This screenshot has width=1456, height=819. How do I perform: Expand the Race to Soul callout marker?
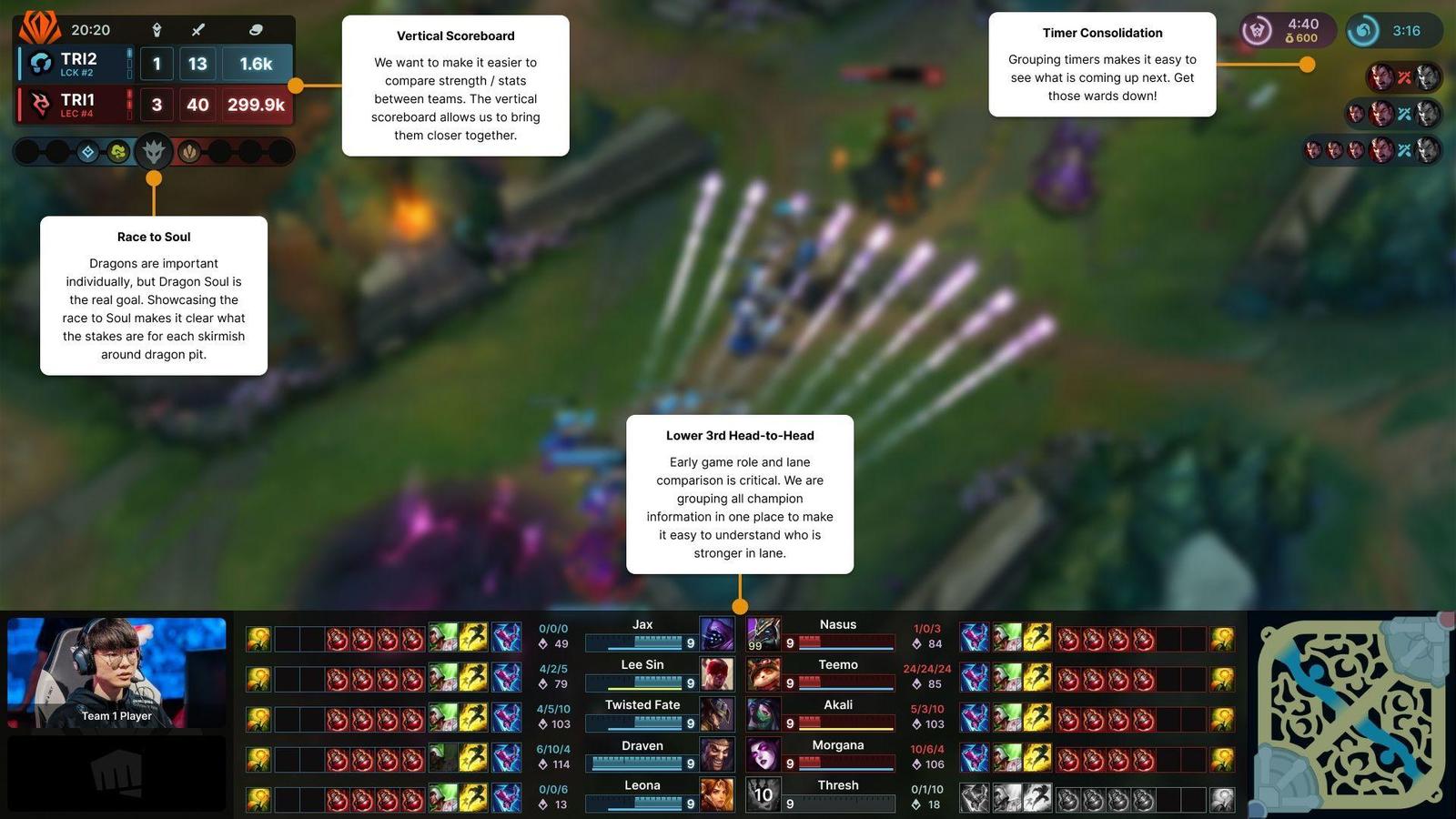point(153,179)
